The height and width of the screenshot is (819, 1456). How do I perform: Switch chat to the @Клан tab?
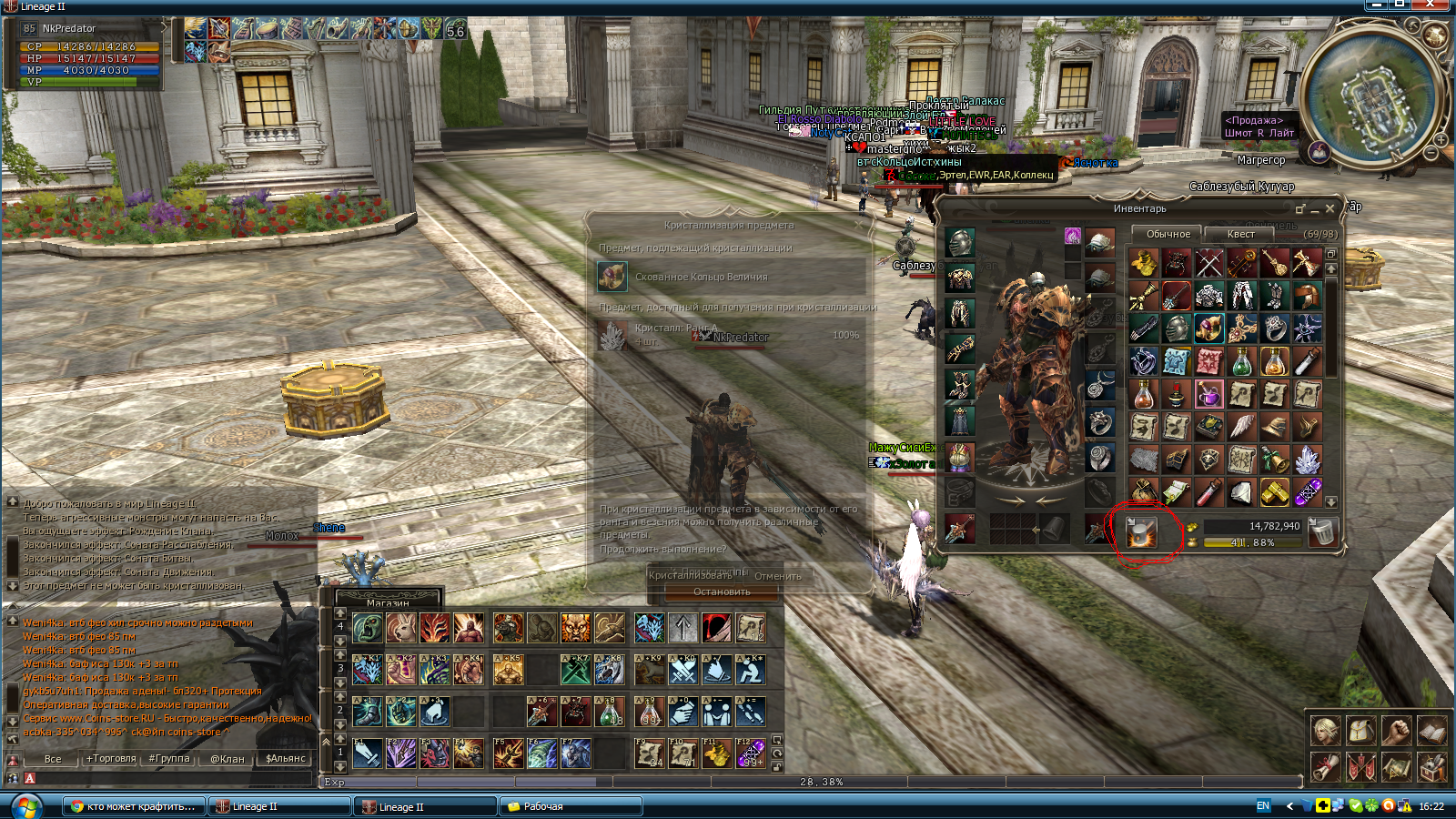(227, 758)
